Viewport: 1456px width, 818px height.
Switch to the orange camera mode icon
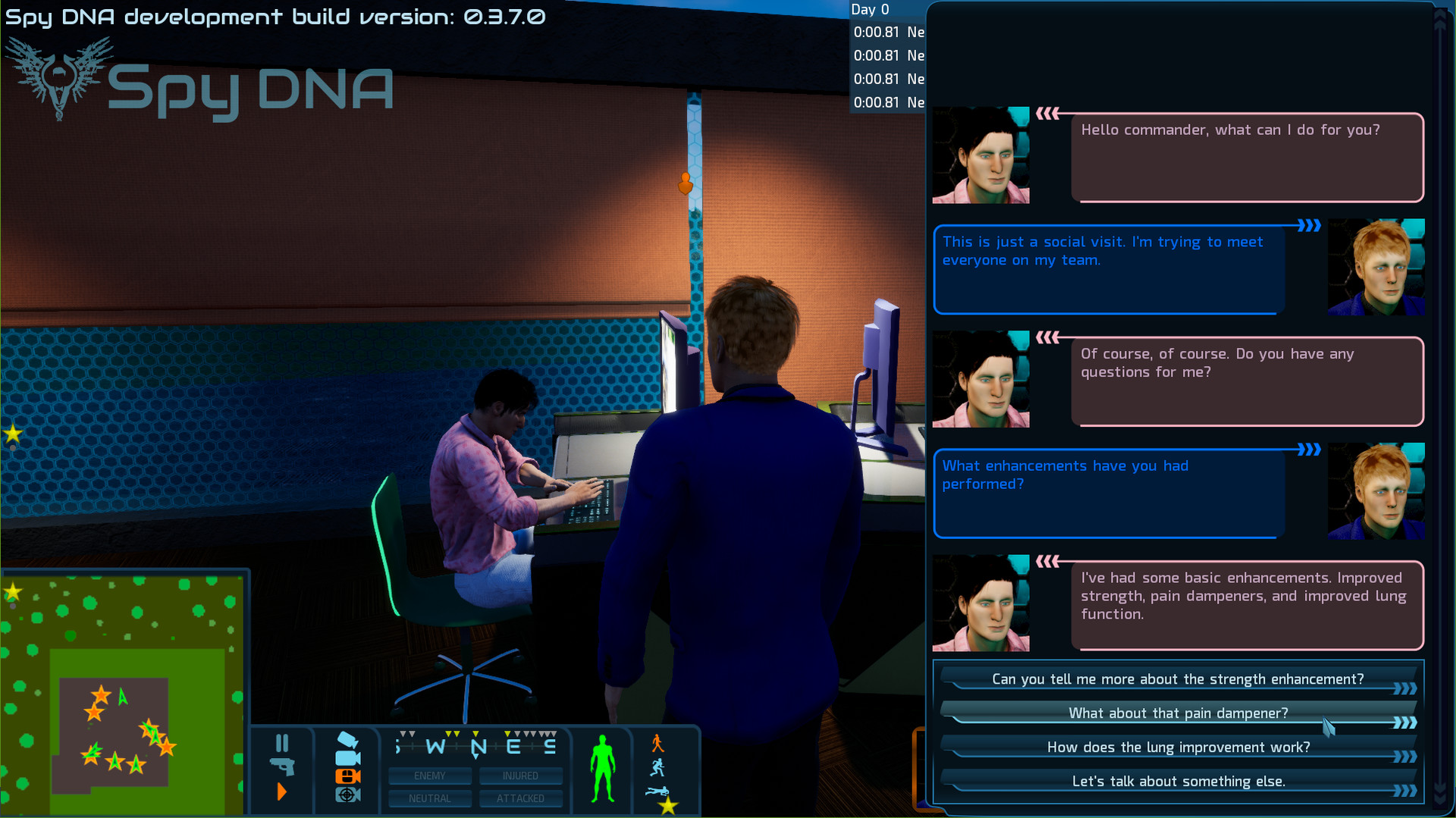tap(347, 776)
